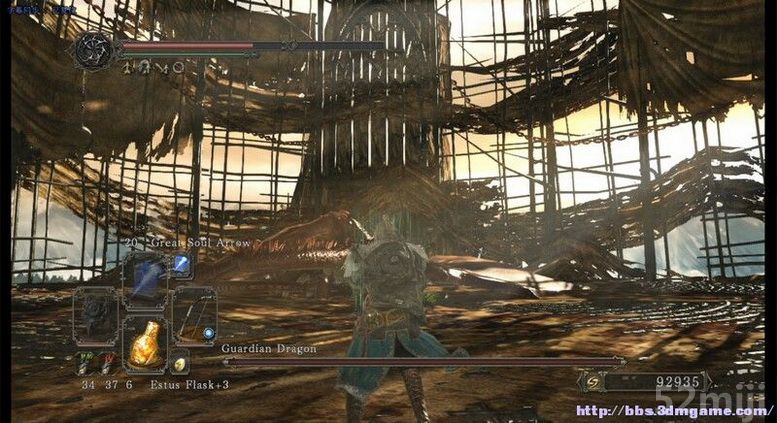The image size is (777, 423).
Task: Select the left-hand shield equipment slot
Action: point(97,316)
